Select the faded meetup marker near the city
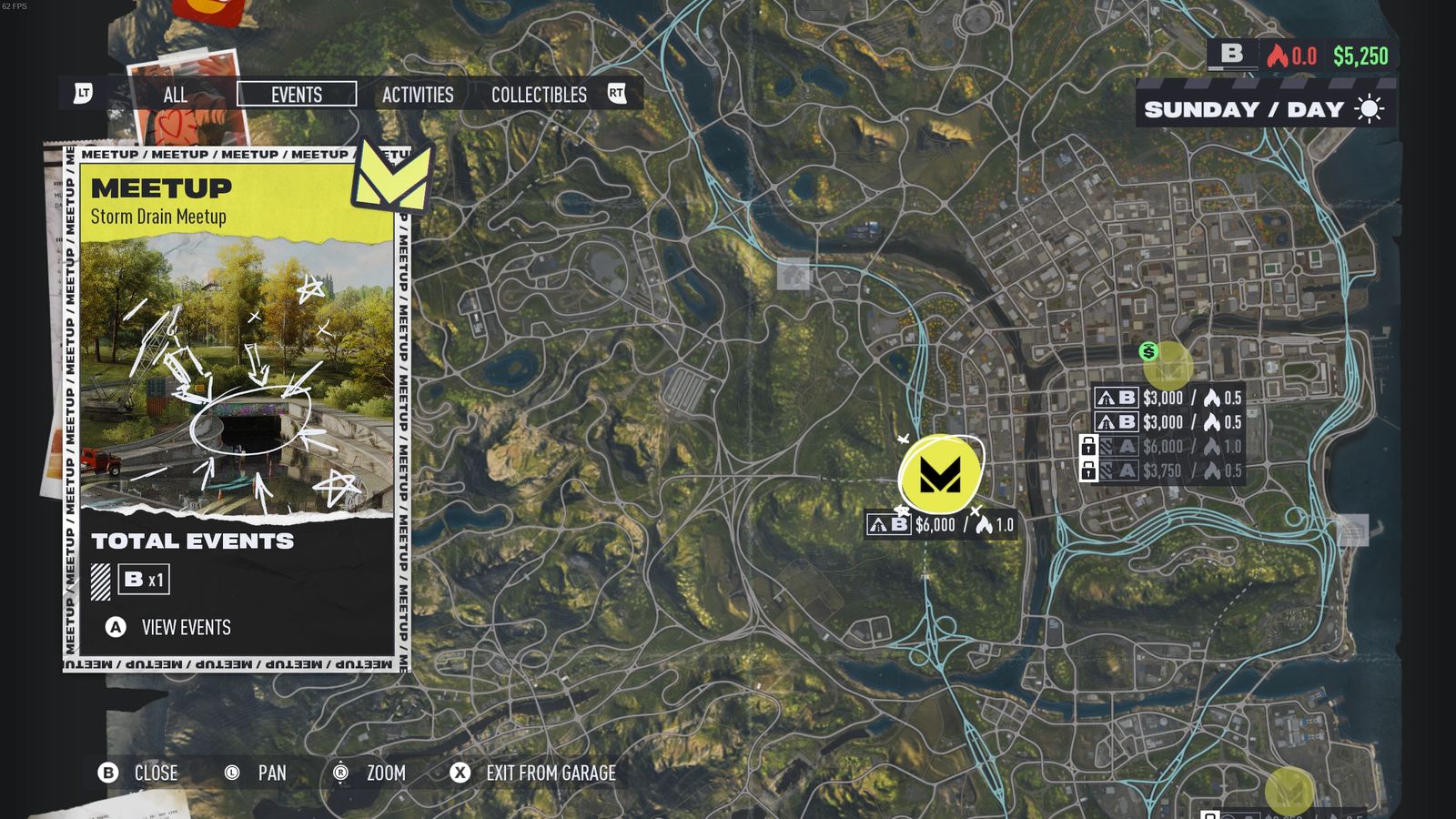 [1168, 366]
